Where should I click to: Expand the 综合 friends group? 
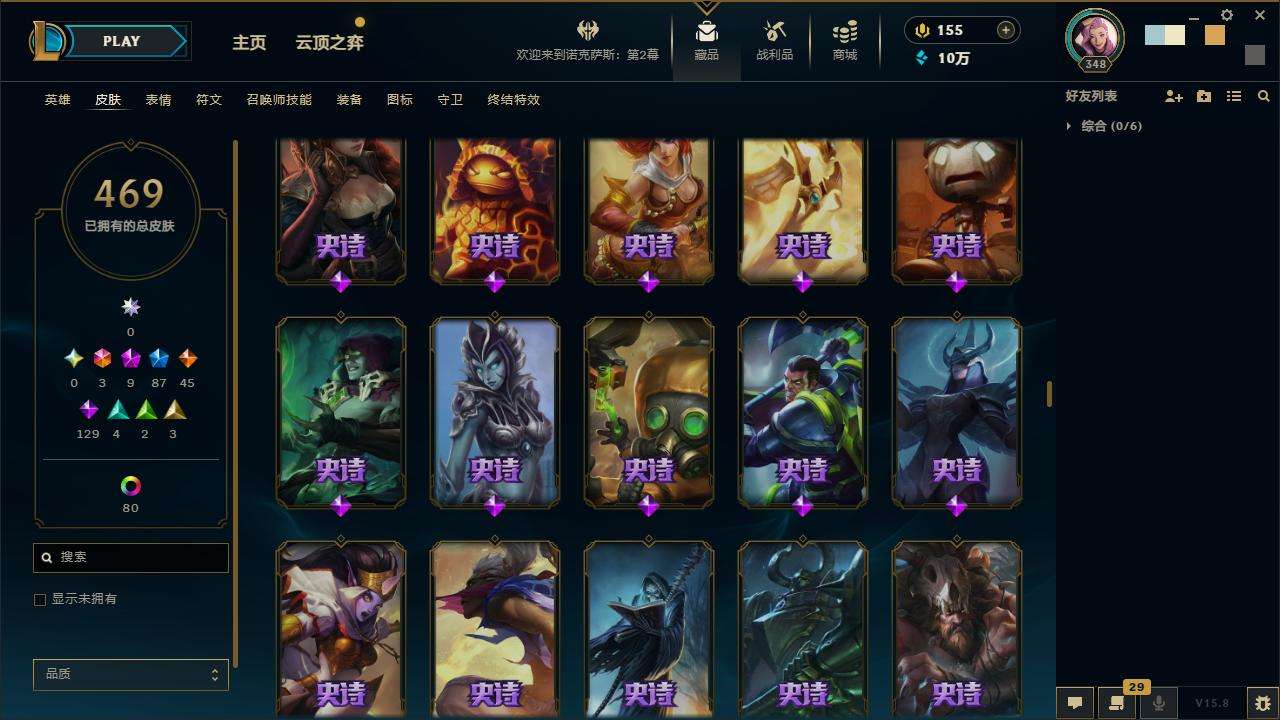point(1069,126)
